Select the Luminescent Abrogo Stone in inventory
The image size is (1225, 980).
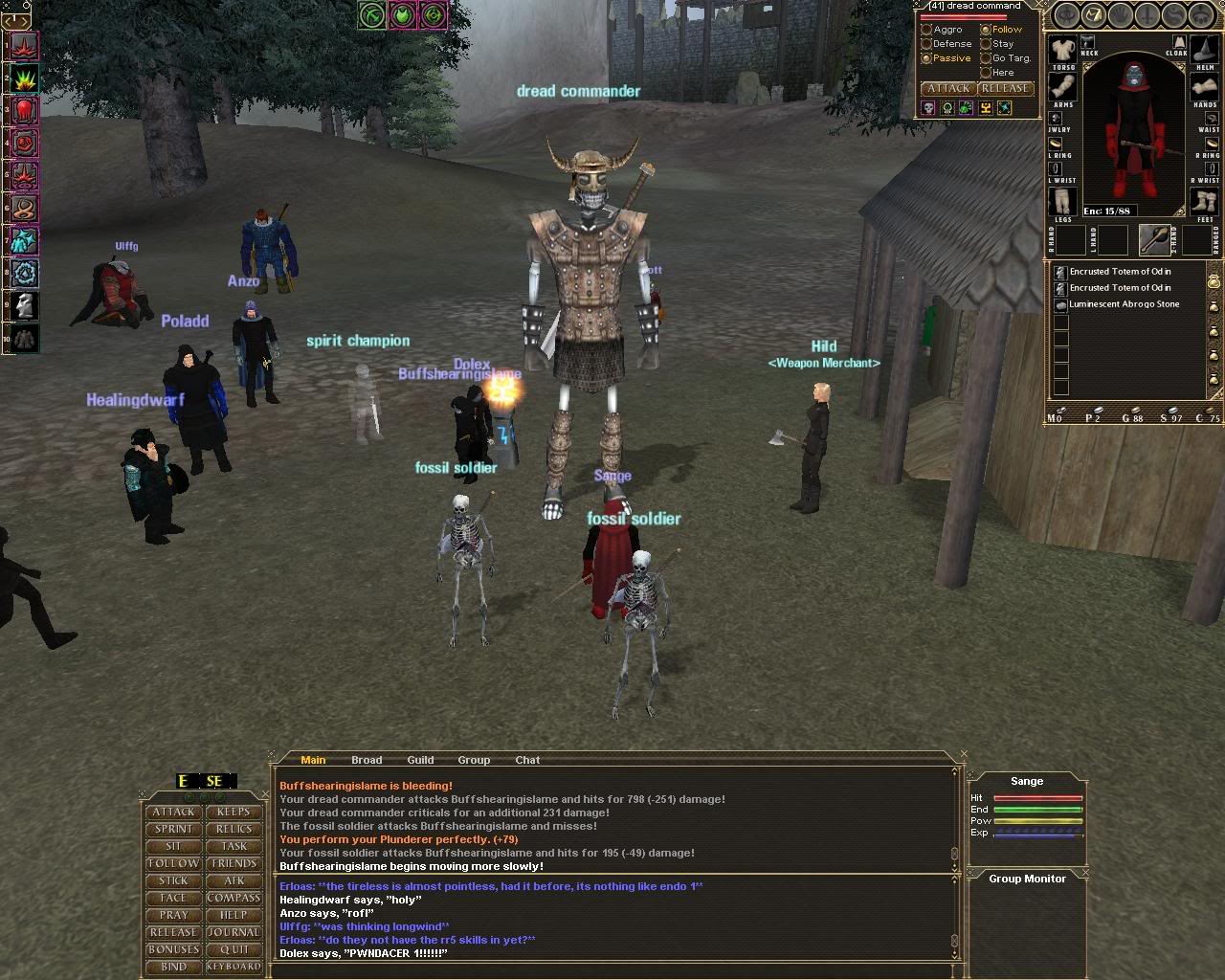click(x=1124, y=304)
